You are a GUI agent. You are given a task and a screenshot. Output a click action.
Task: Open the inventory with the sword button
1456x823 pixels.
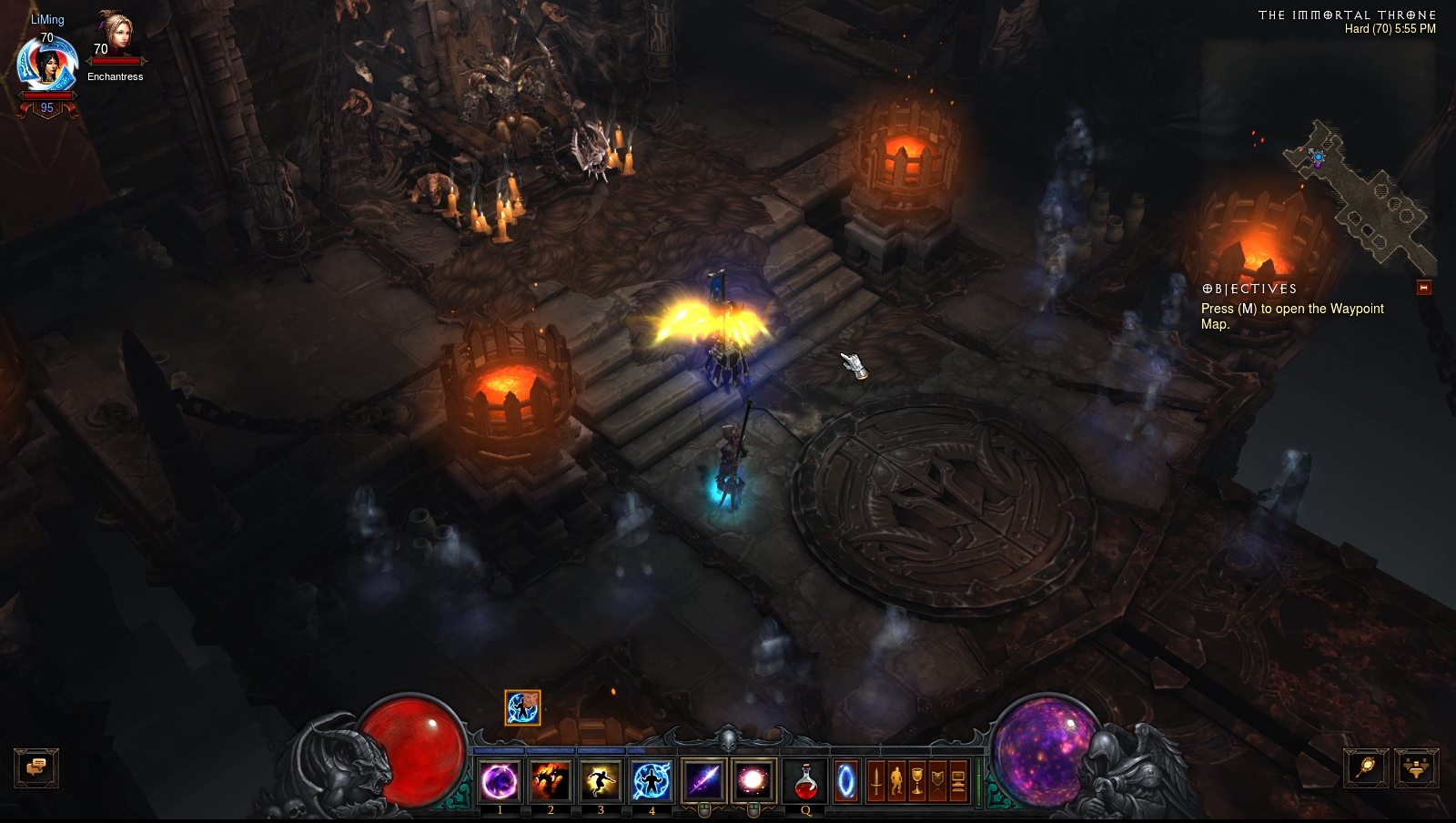coord(875,781)
